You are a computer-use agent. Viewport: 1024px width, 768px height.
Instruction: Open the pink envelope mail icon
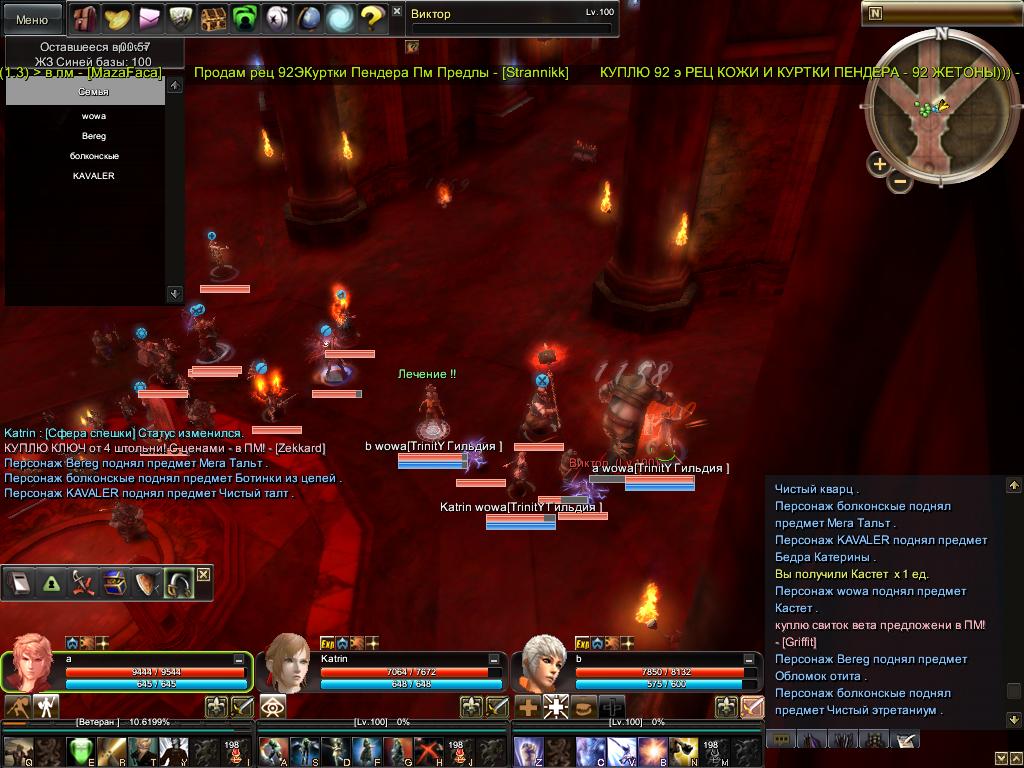point(150,17)
